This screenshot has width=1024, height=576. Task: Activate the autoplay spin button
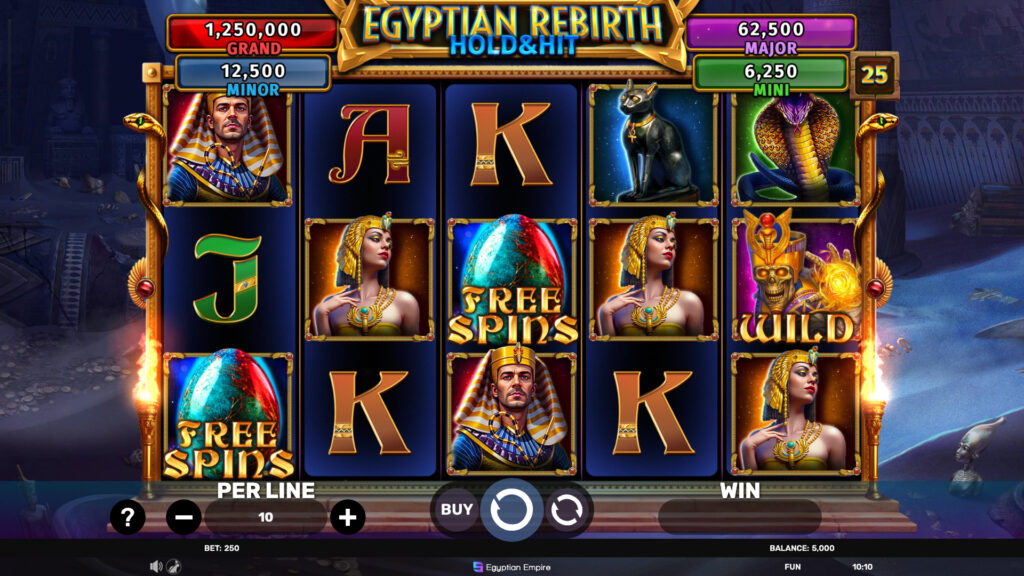point(566,510)
